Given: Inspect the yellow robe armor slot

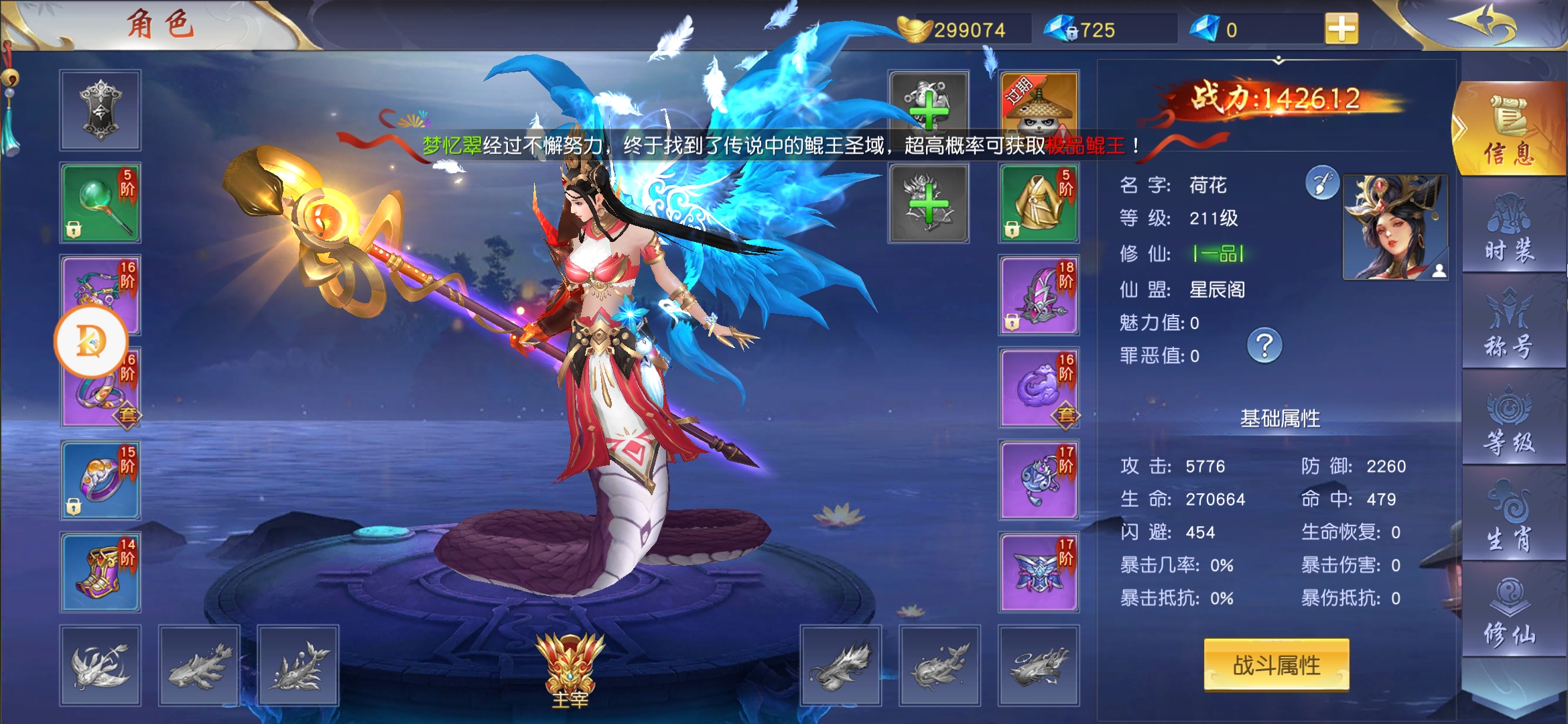Looking at the screenshot, I should point(1039,202).
